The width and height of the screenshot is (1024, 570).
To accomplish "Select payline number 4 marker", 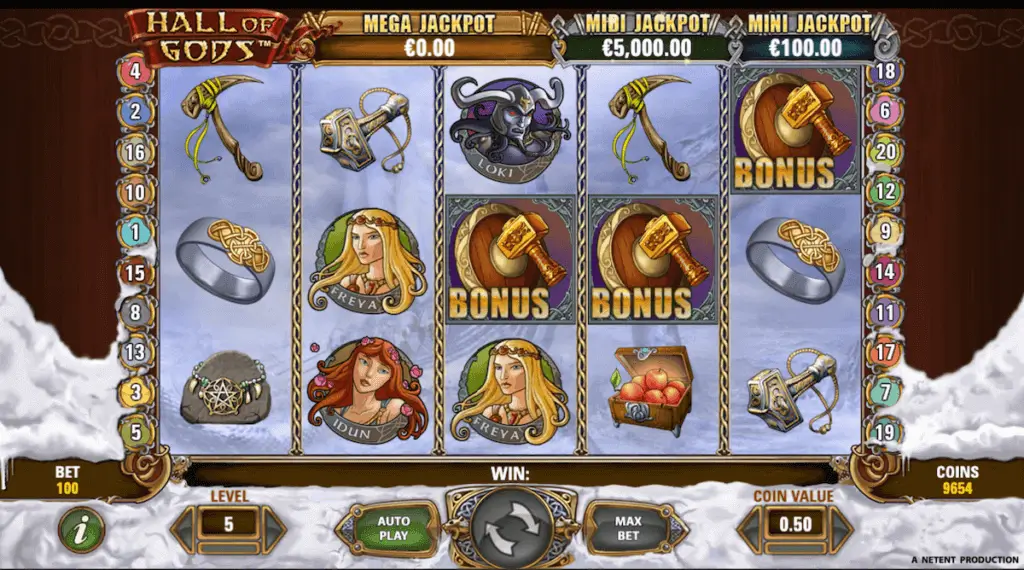I will click(x=135, y=72).
